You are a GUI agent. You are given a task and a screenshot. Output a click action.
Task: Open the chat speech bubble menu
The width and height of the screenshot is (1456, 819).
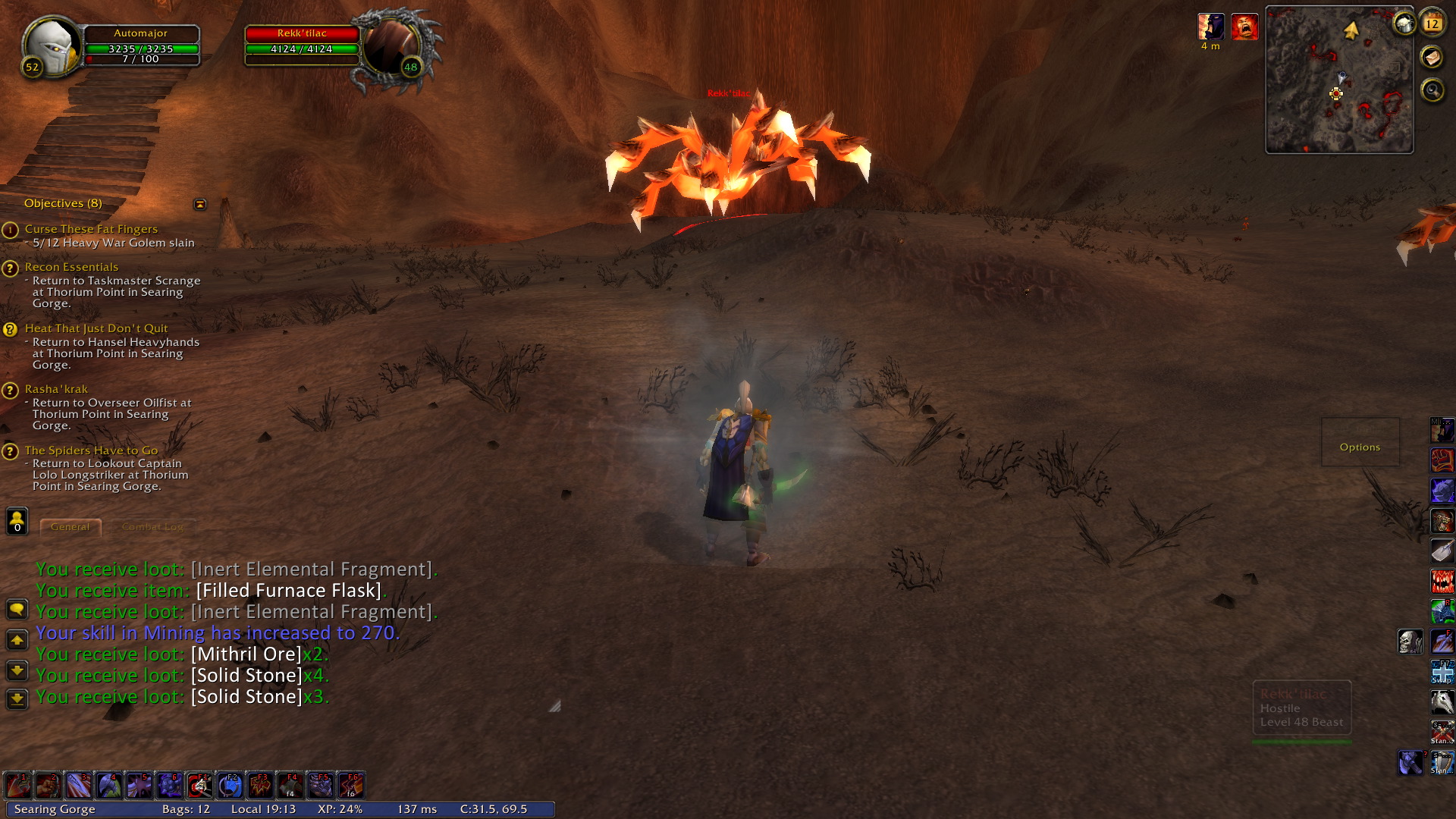17,609
